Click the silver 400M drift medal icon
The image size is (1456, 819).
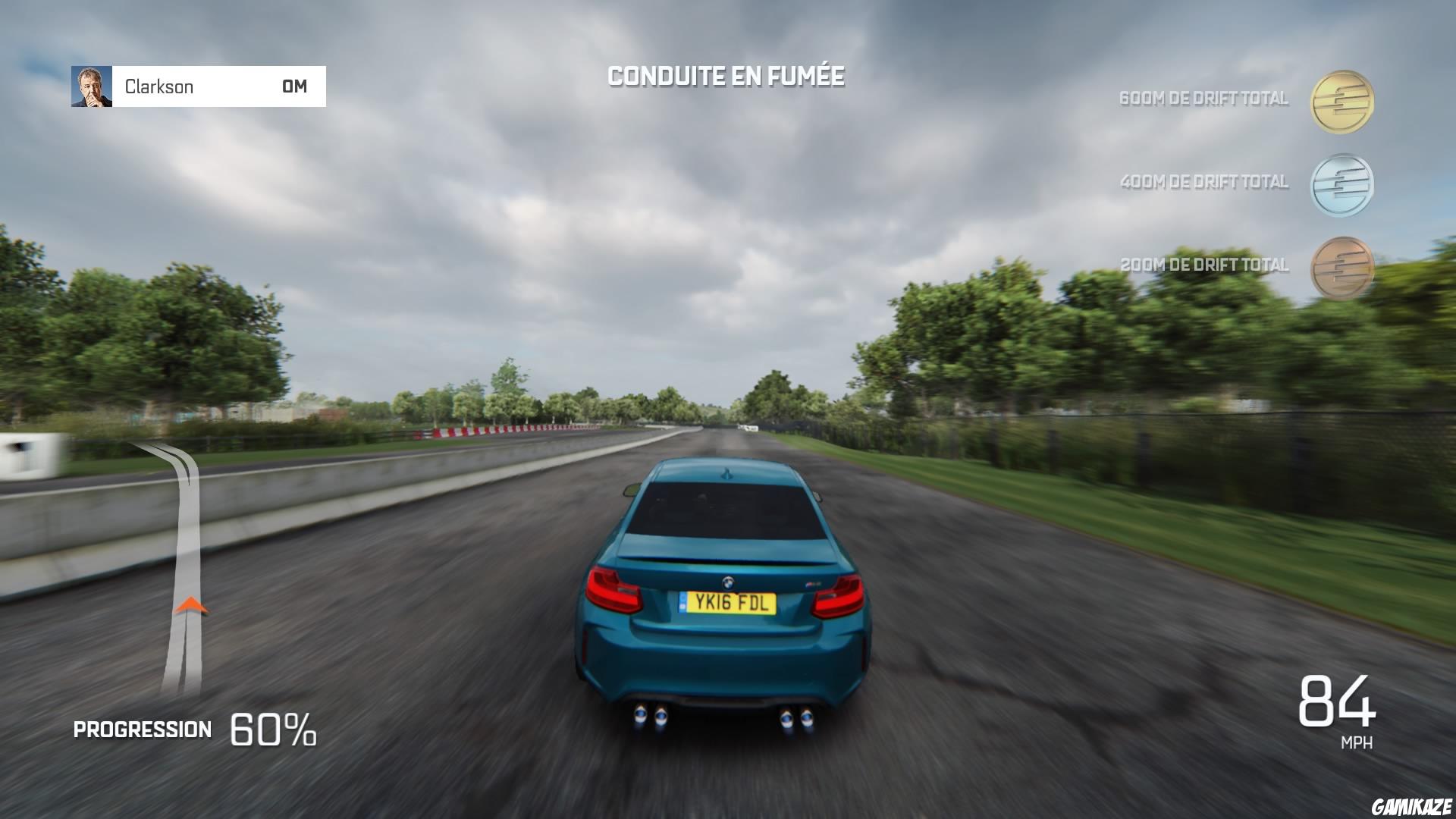pos(1343,186)
